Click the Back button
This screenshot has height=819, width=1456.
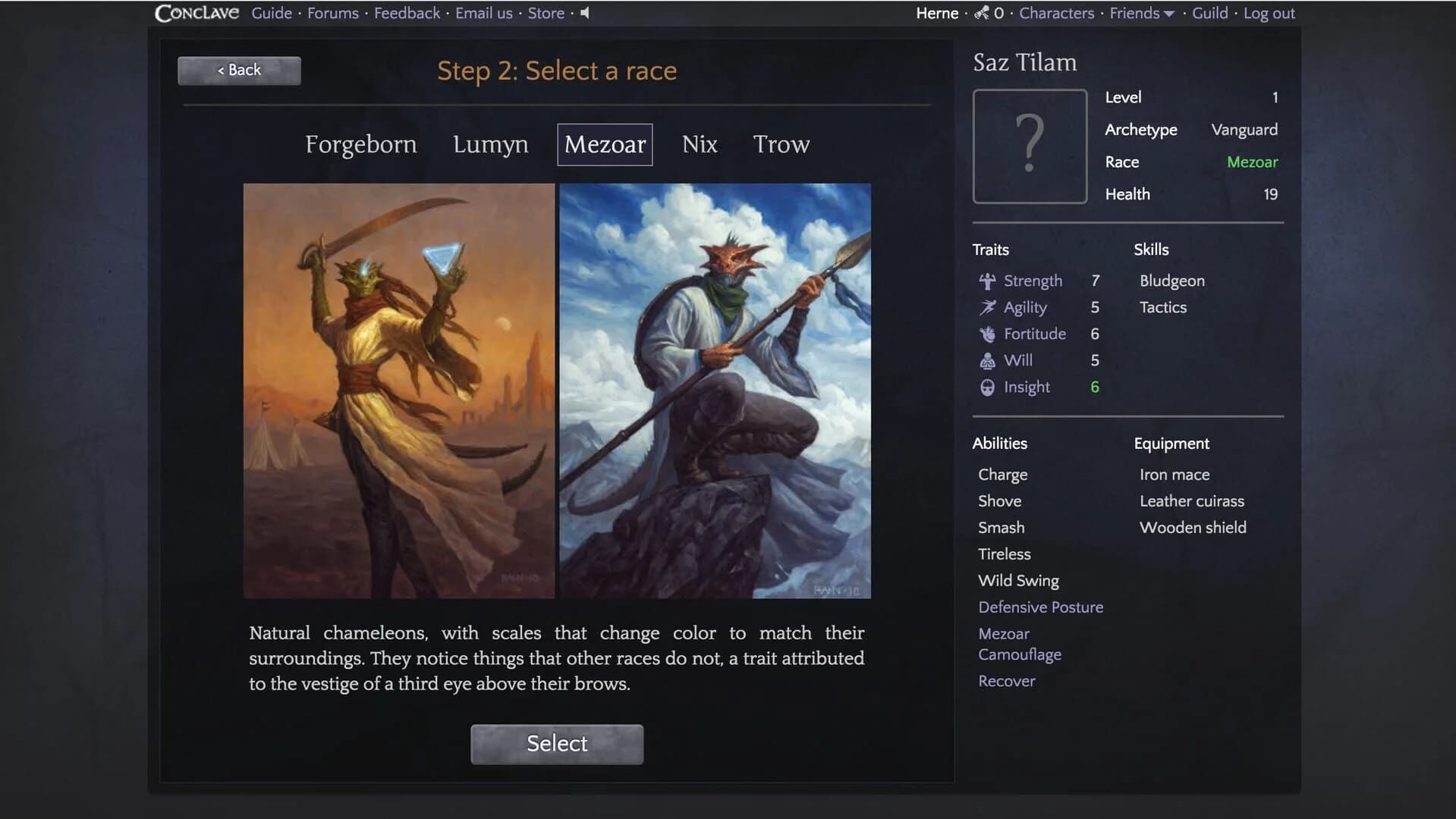(238, 70)
